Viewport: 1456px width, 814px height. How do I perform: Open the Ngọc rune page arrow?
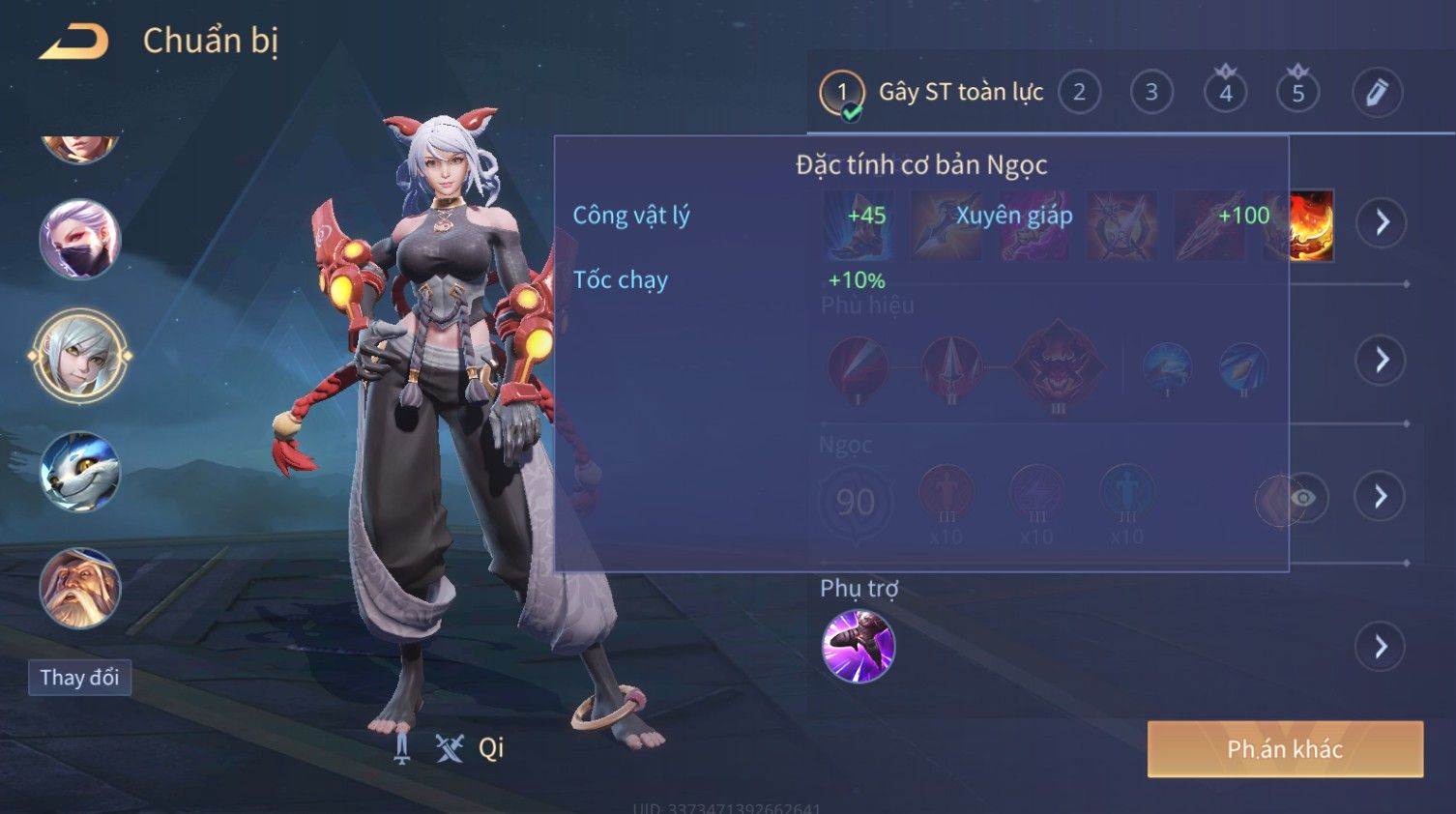[x=1381, y=497]
